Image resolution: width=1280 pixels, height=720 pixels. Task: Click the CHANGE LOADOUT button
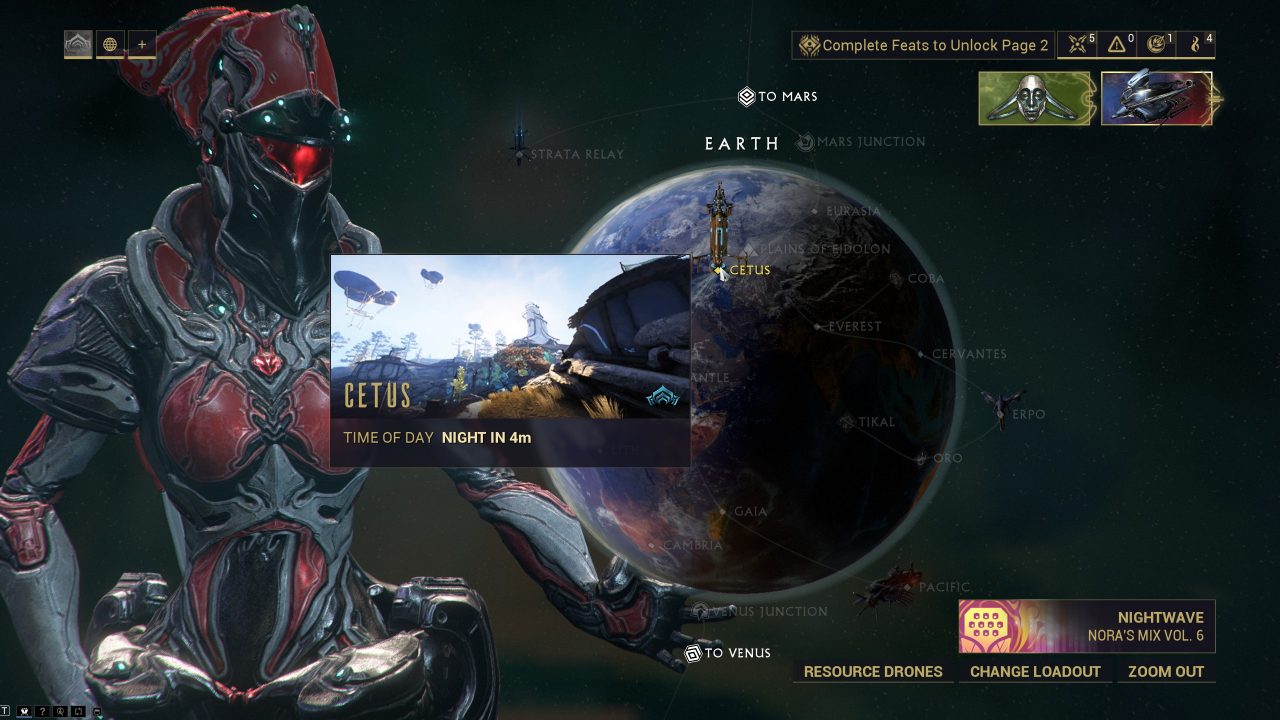click(x=1035, y=671)
